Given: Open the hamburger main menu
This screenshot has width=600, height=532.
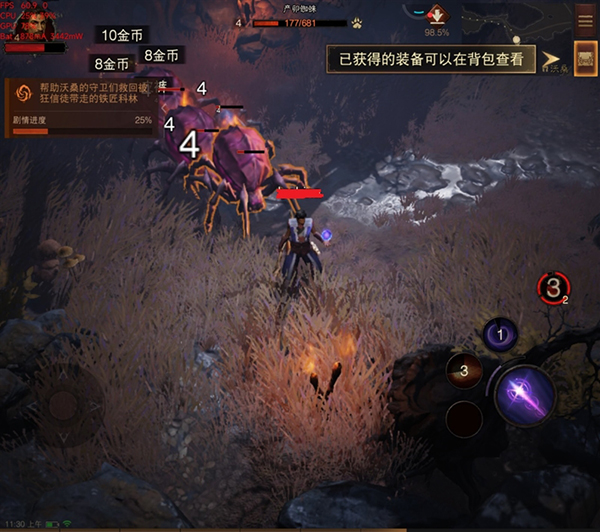Looking at the screenshot, I should [x=585, y=19].
